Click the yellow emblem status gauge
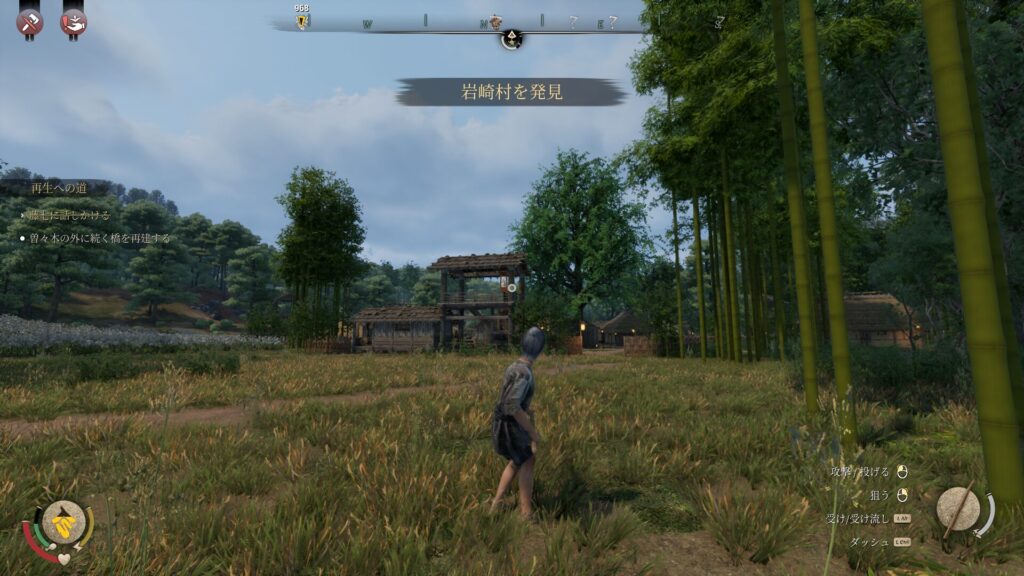This screenshot has height=576, width=1024. coord(63,520)
